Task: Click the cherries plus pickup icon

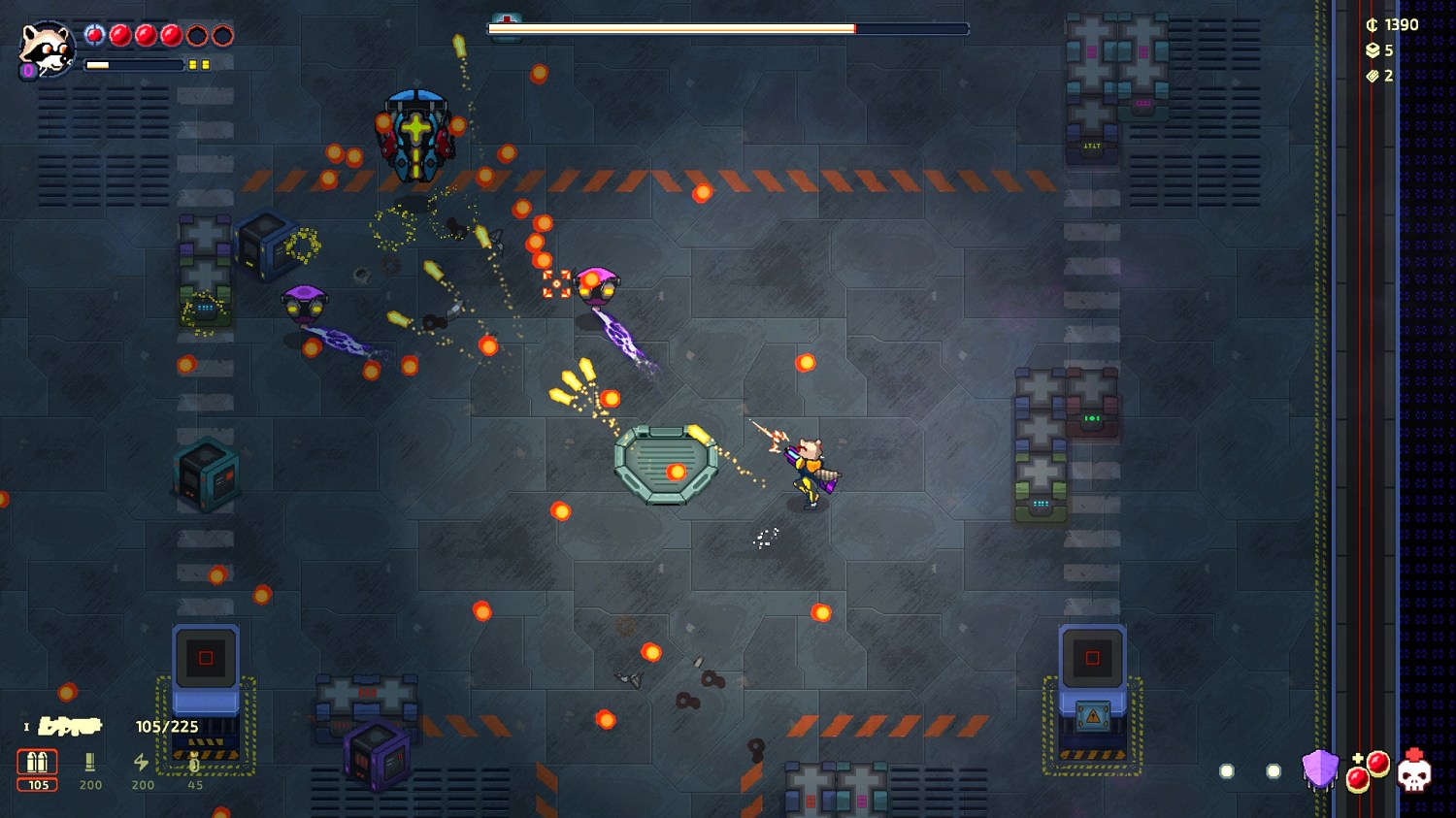Action: click(x=1369, y=772)
